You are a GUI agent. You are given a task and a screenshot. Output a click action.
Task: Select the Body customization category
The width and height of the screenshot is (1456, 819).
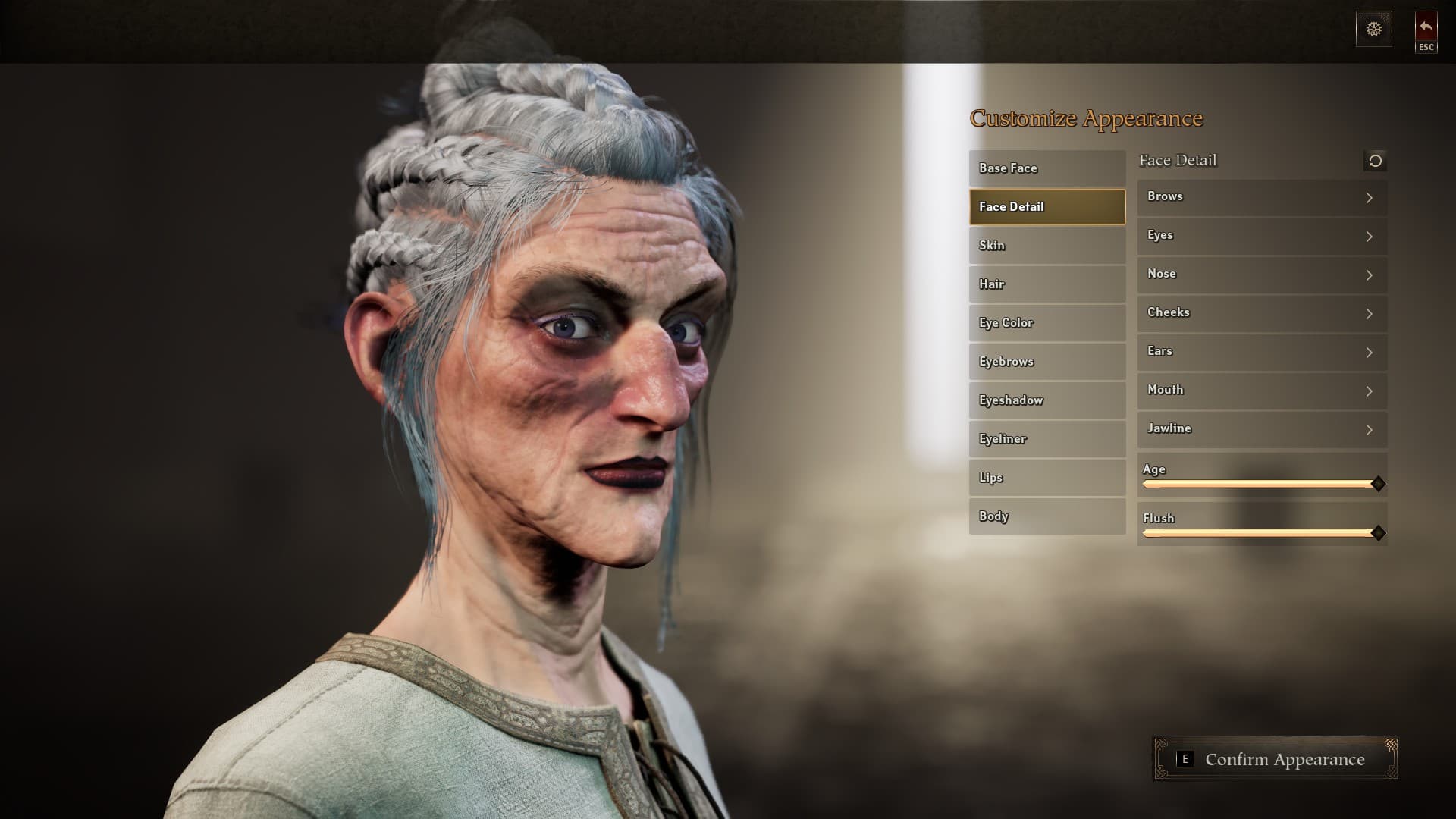(1046, 516)
